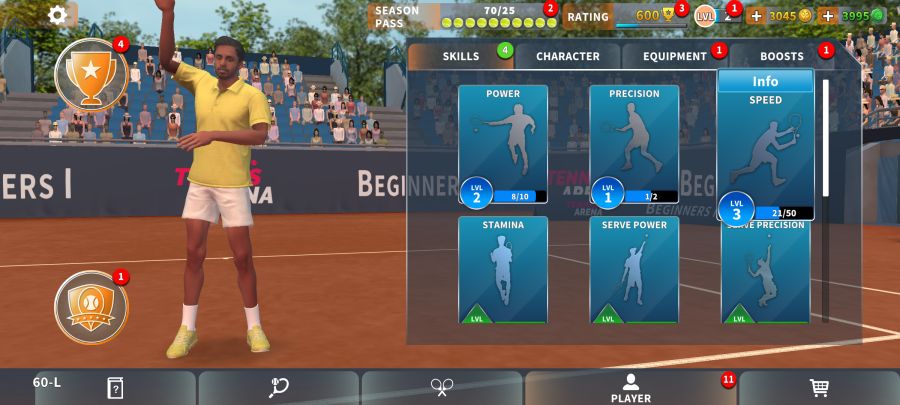Add more green gems with plus button

coord(827,16)
